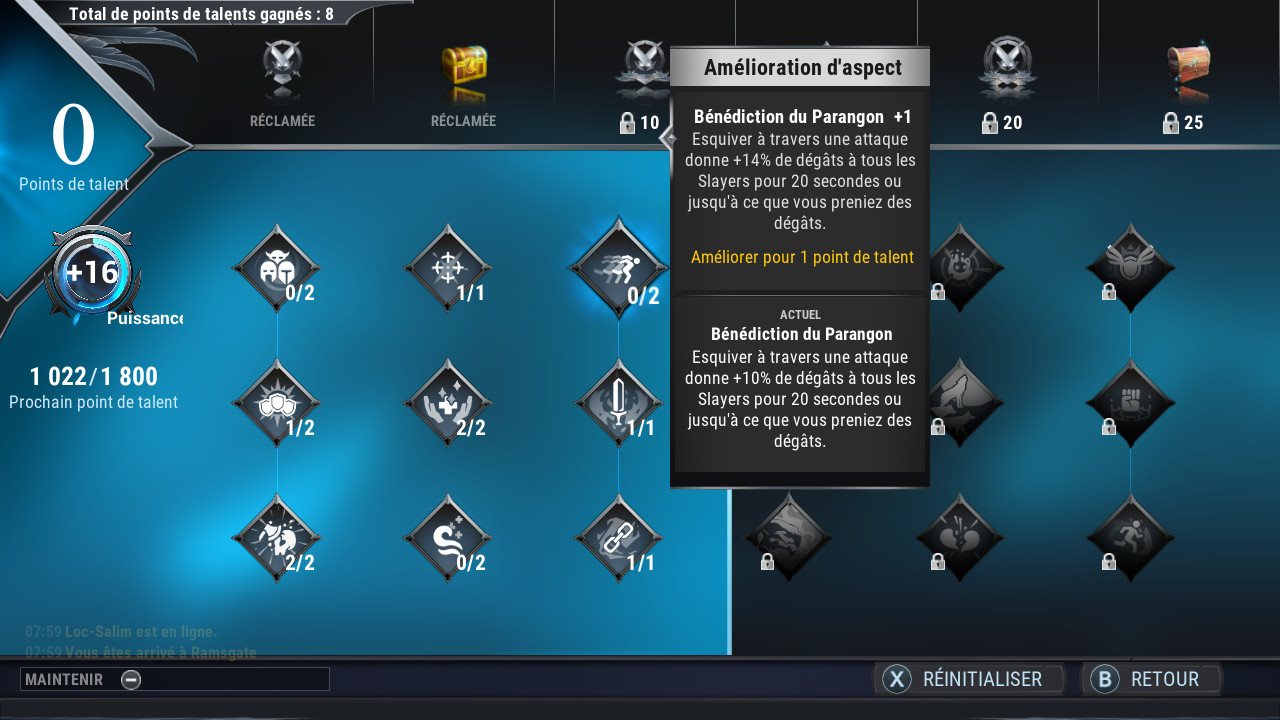Click the locked fist talent node
Viewport: 1280px width, 720px height.
(1130, 403)
